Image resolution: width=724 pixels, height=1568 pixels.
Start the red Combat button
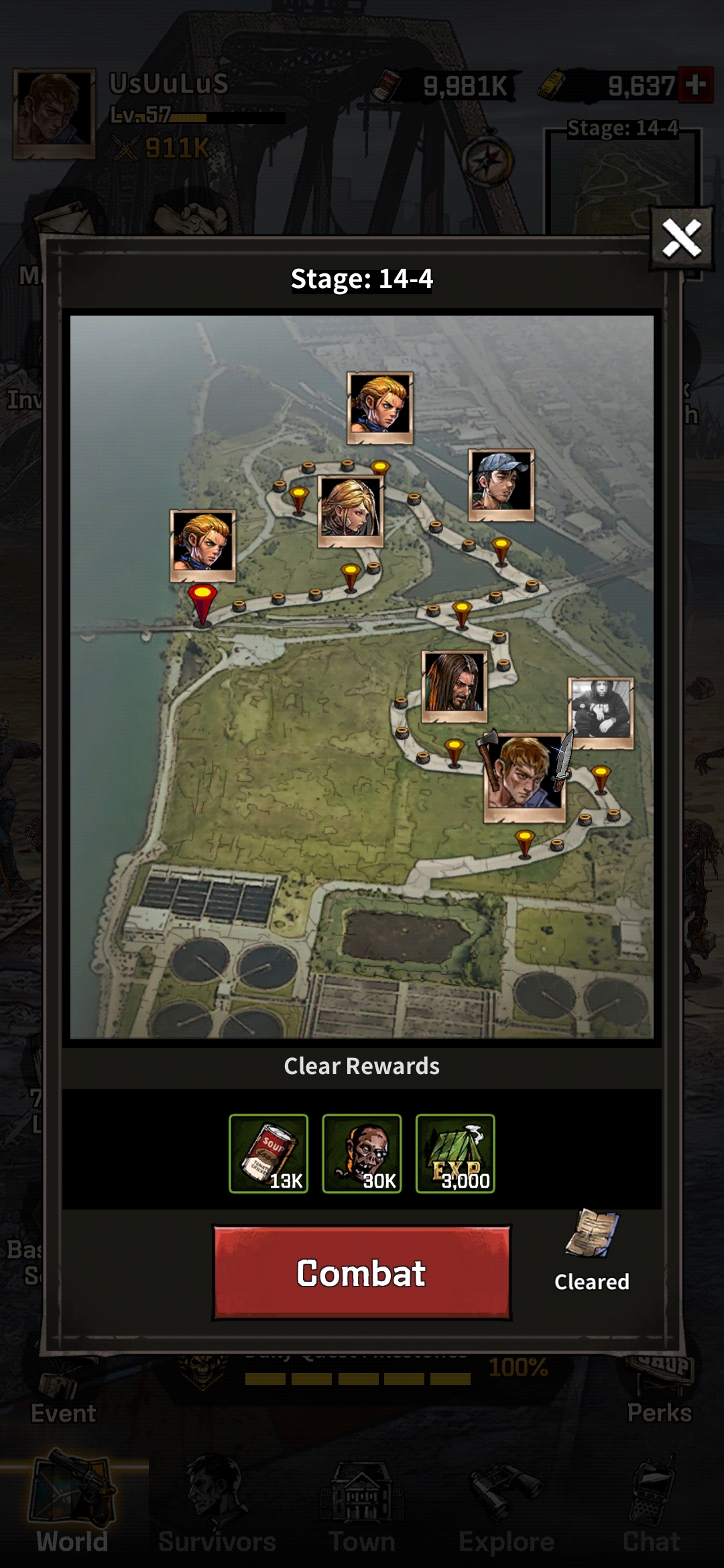[x=361, y=1272]
